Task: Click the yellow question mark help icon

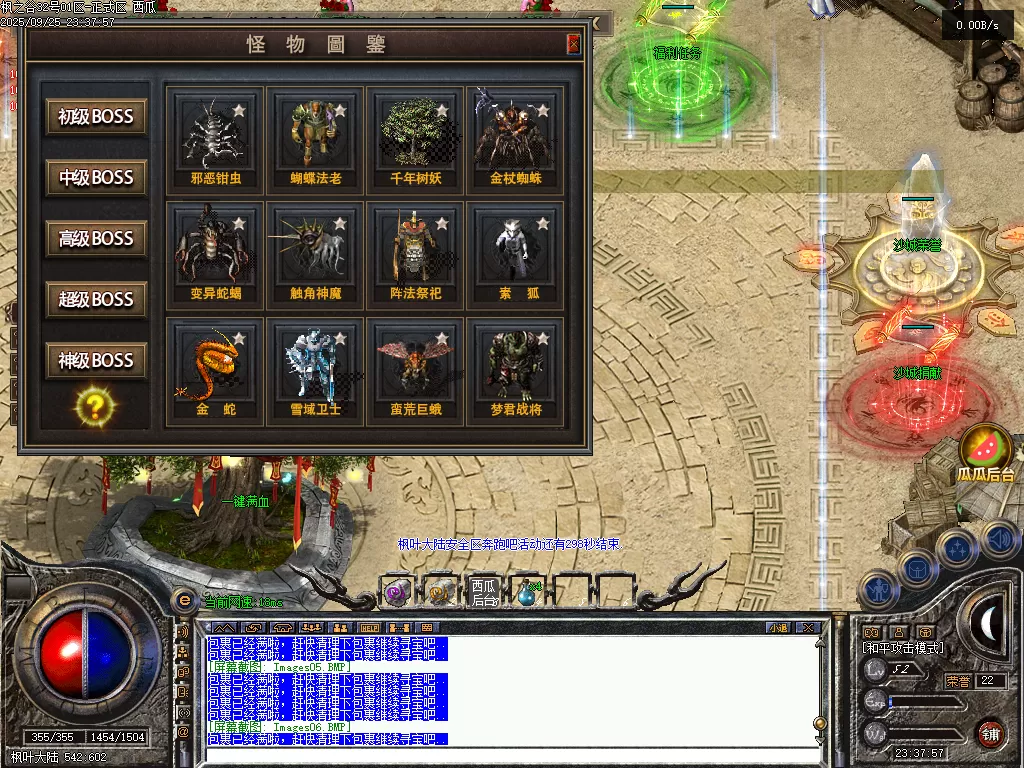Action: click(x=96, y=406)
